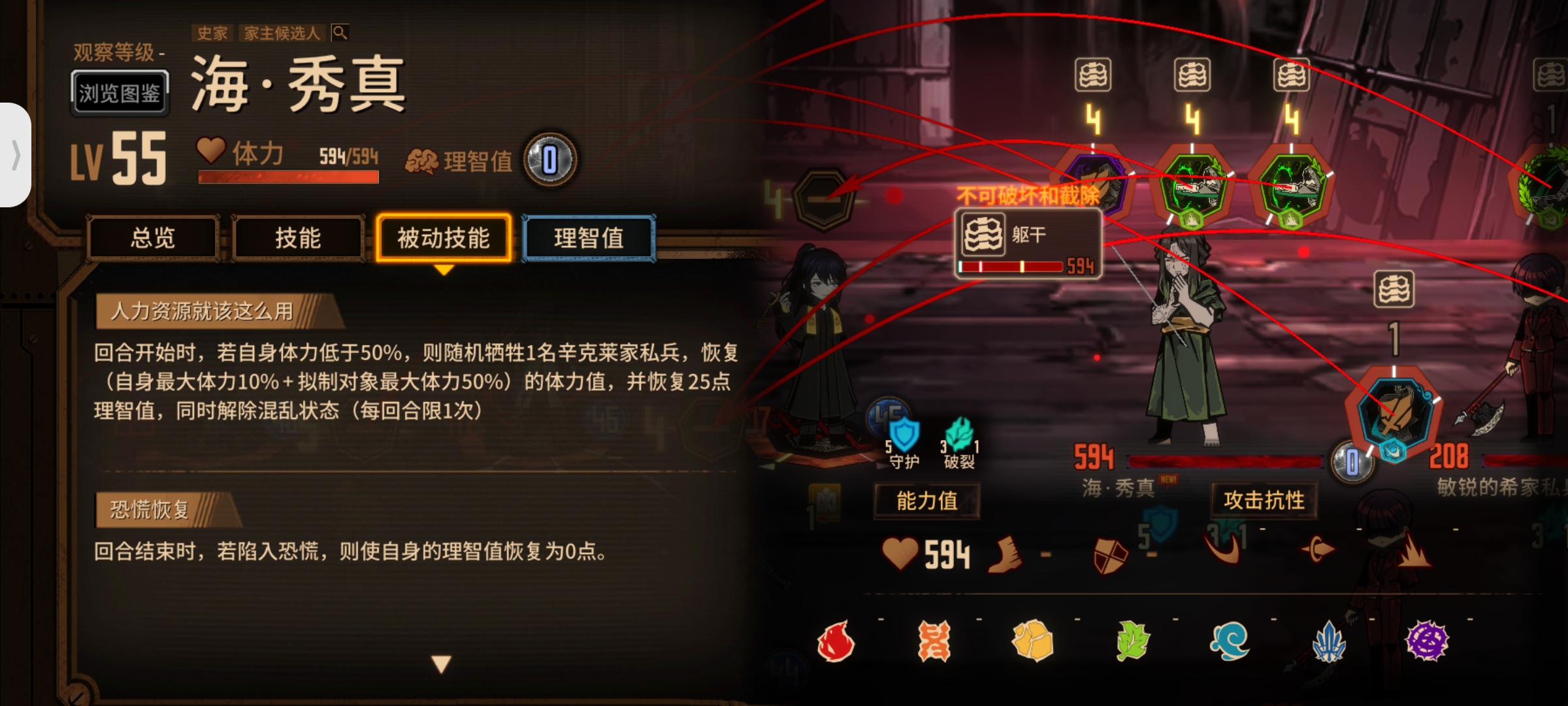Click the down arrow below passive descriptions
Screen dimensions: 1568x706
coord(442,664)
